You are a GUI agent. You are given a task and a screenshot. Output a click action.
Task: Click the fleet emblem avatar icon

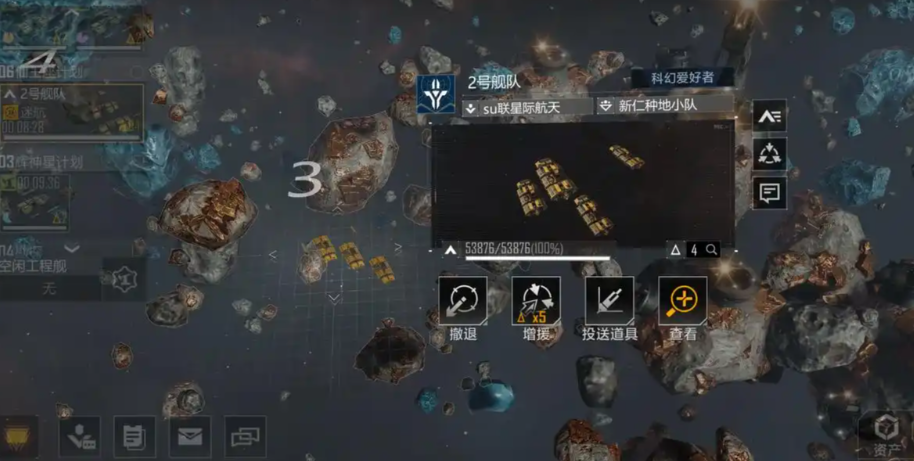(438, 96)
